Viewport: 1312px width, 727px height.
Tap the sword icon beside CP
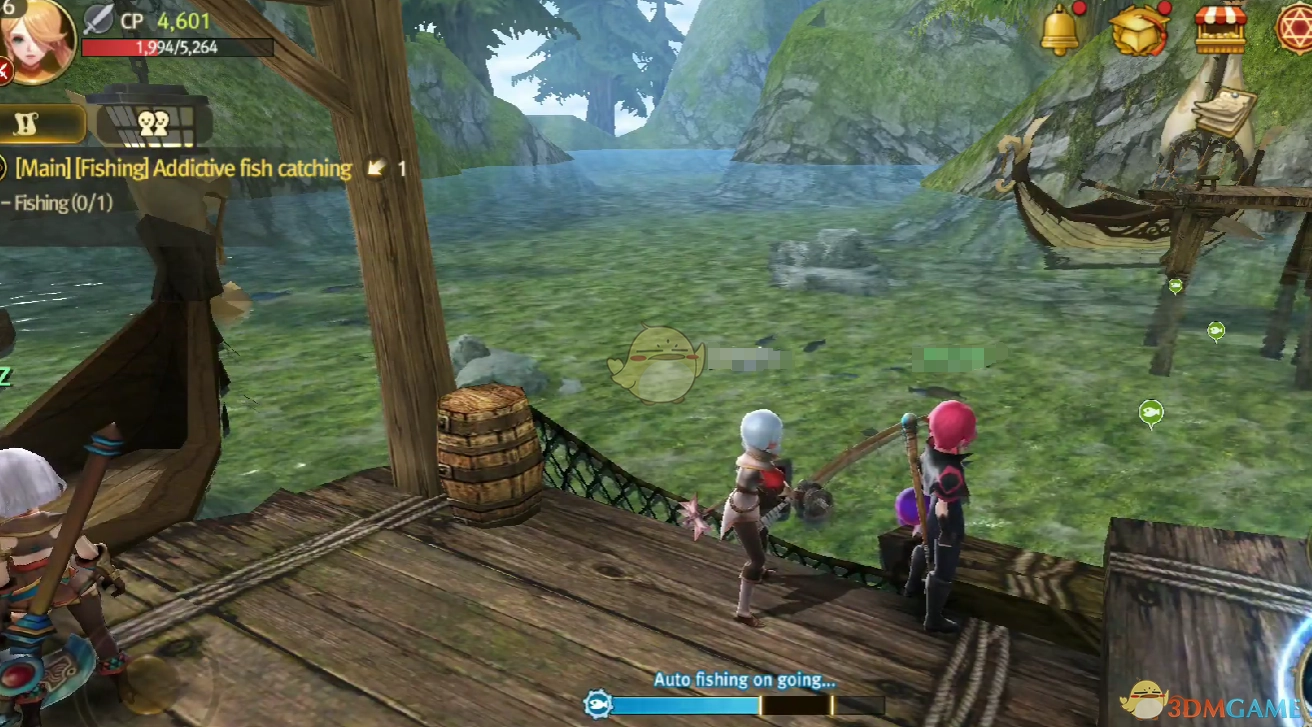tap(99, 19)
